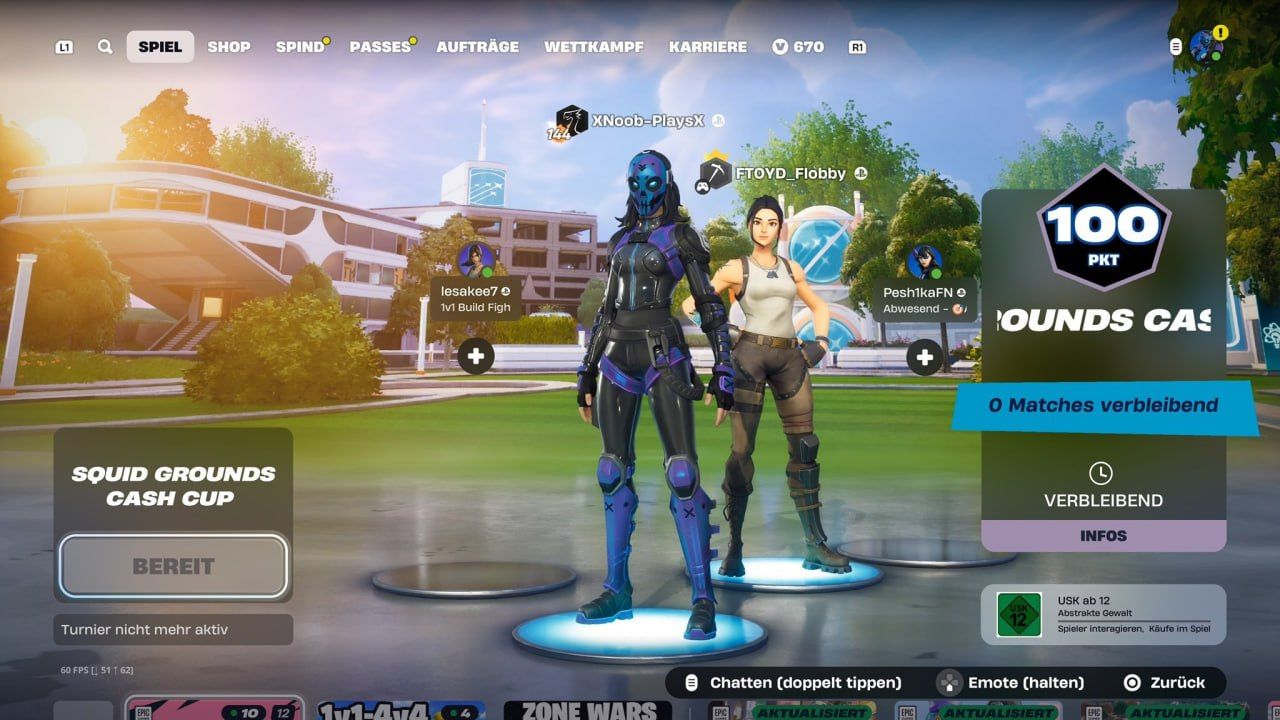Expand the INFOS section on the right panel
Image resolution: width=1280 pixels, height=720 pixels.
1103,536
